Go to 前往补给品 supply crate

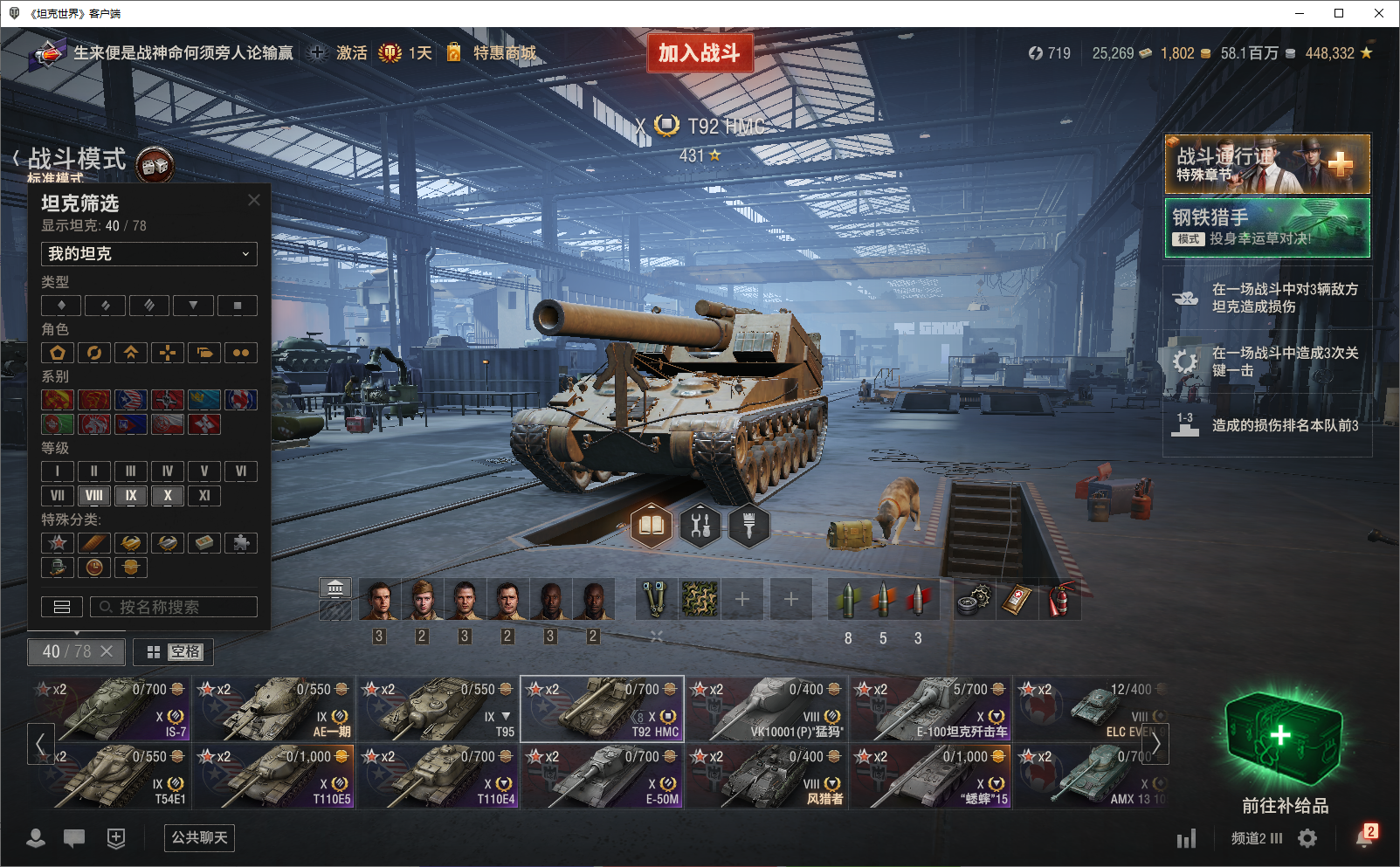[1284, 751]
